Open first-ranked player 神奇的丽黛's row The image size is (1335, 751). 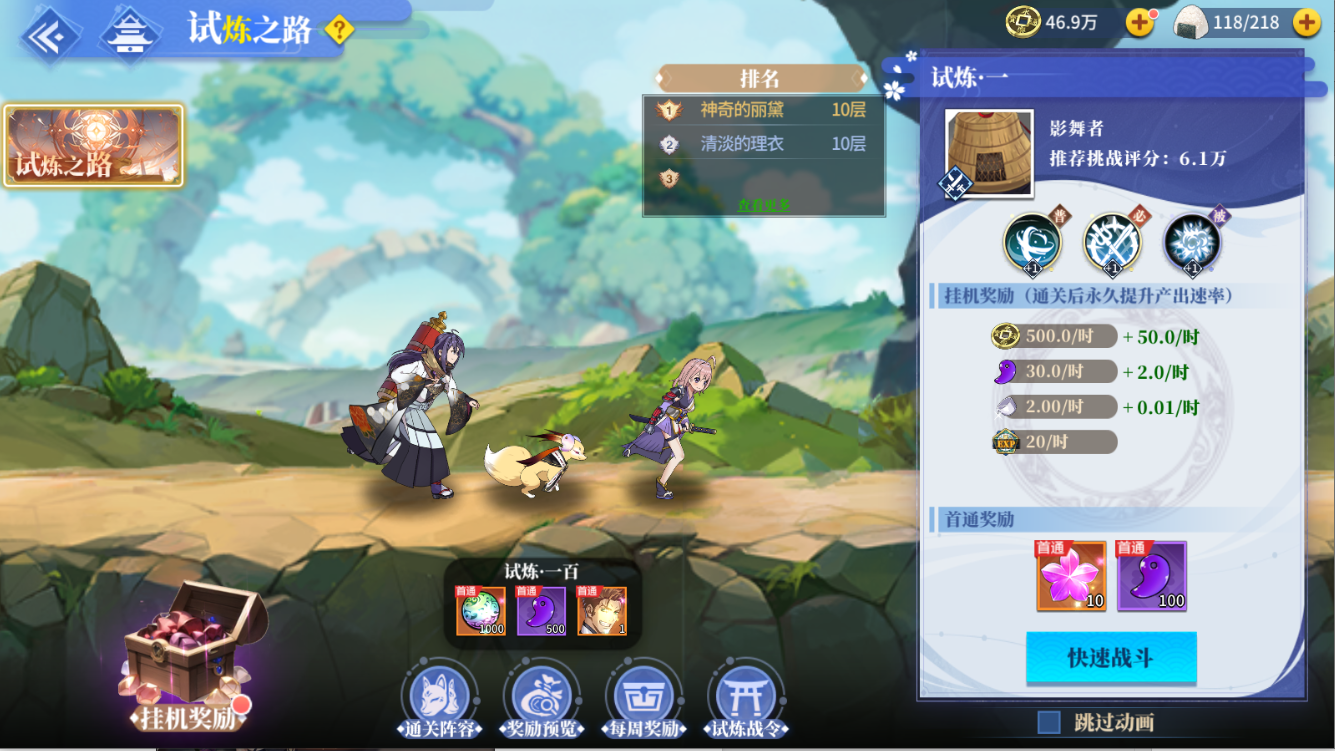[762, 110]
